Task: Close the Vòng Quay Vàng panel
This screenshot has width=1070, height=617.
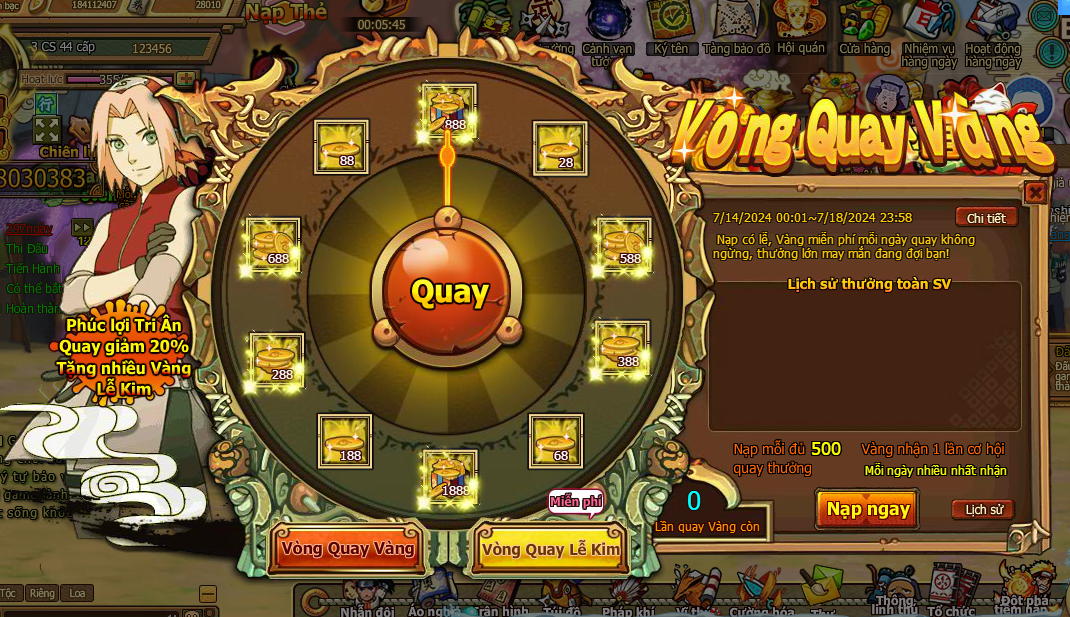Action: 1036,192
